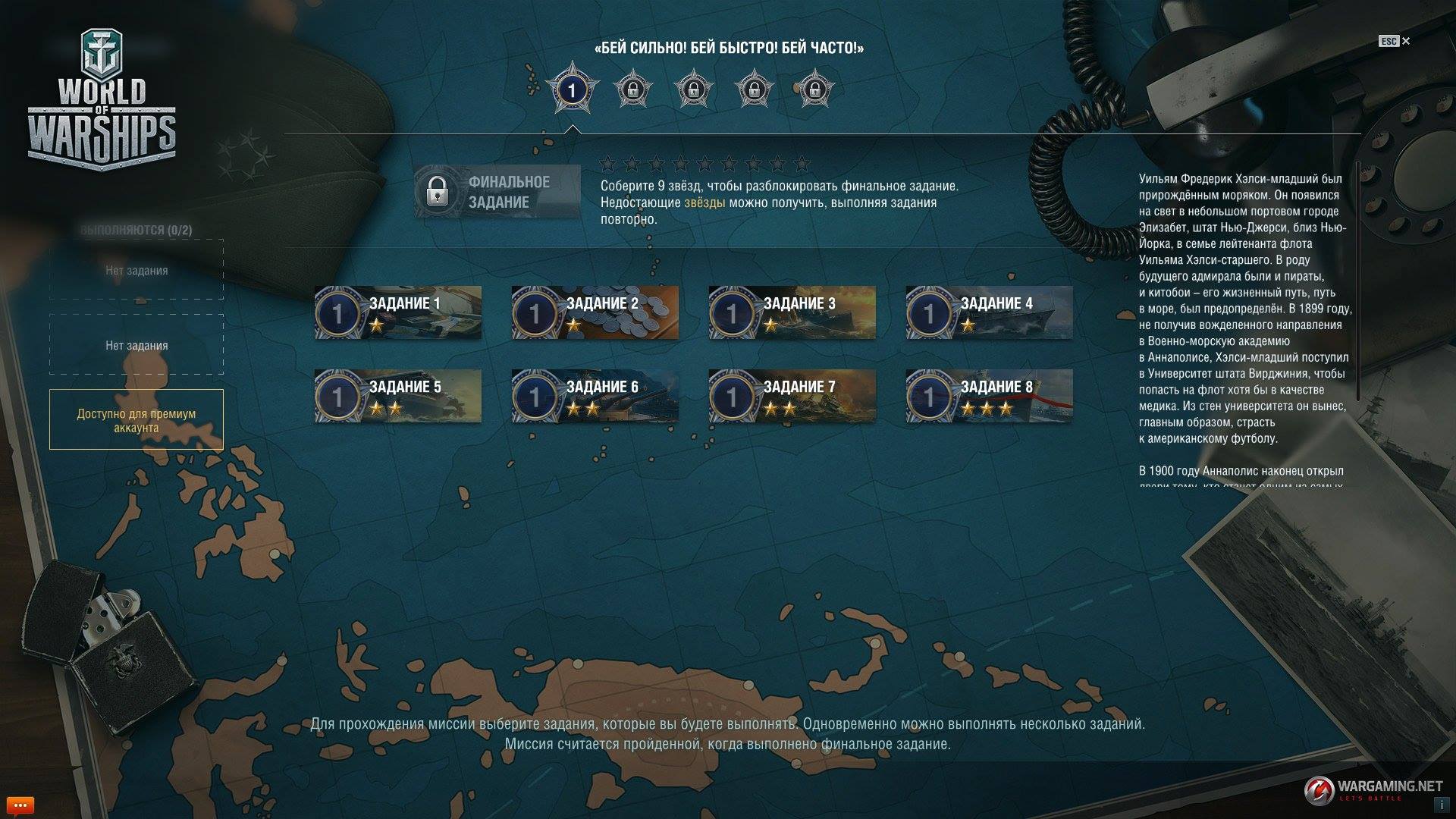Follow the yellow звёзды link

(704, 202)
